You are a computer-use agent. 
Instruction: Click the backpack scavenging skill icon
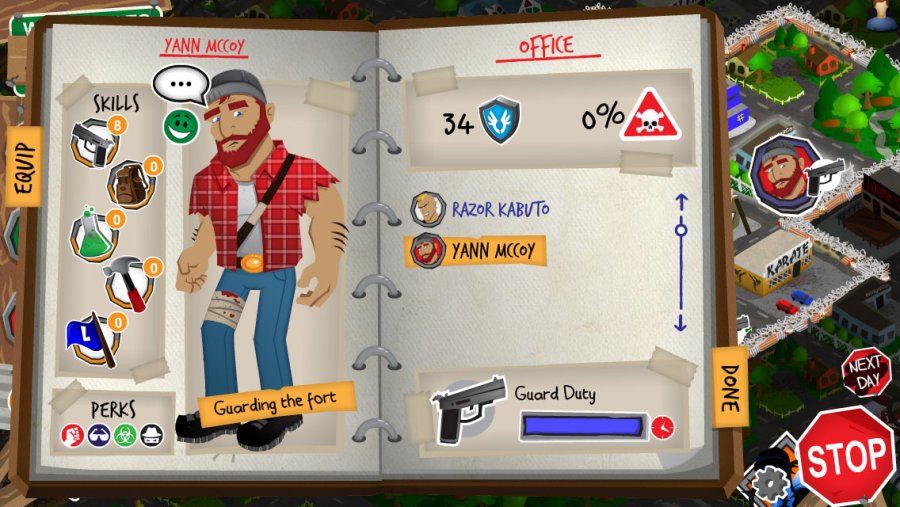coord(129,183)
